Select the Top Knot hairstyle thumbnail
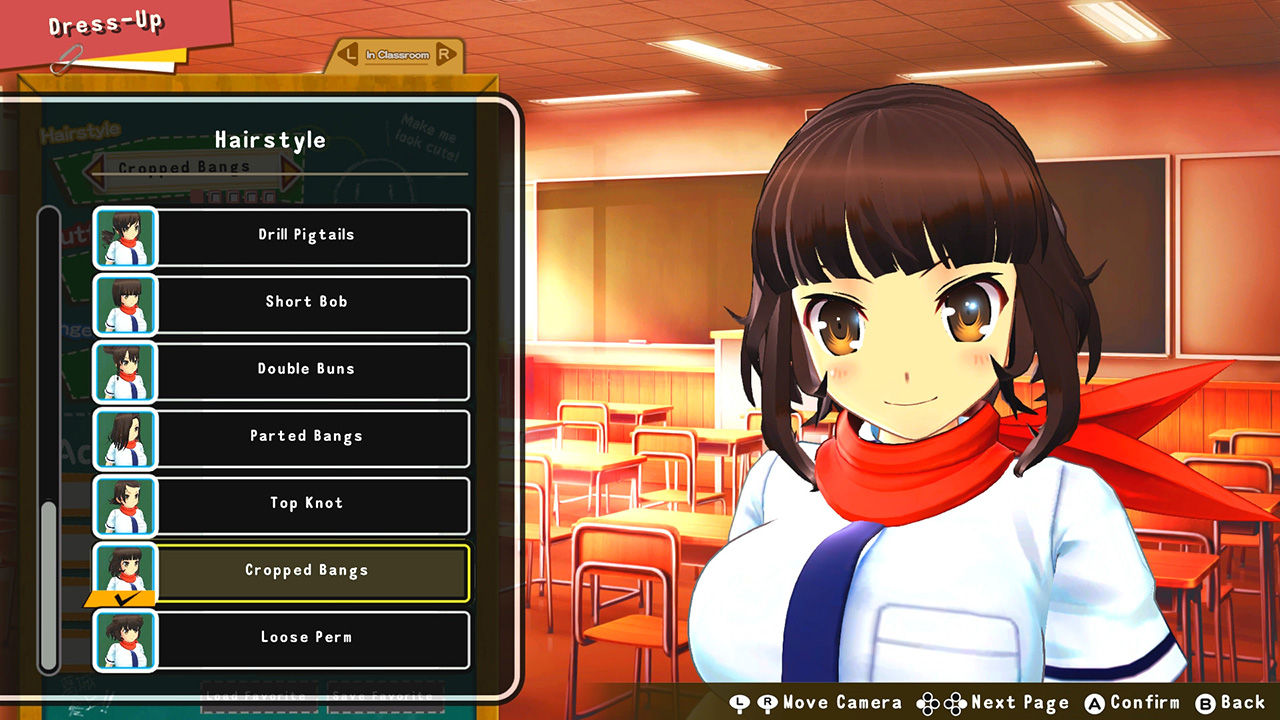The height and width of the screenshot is (720, 1280). pos(124,506)
